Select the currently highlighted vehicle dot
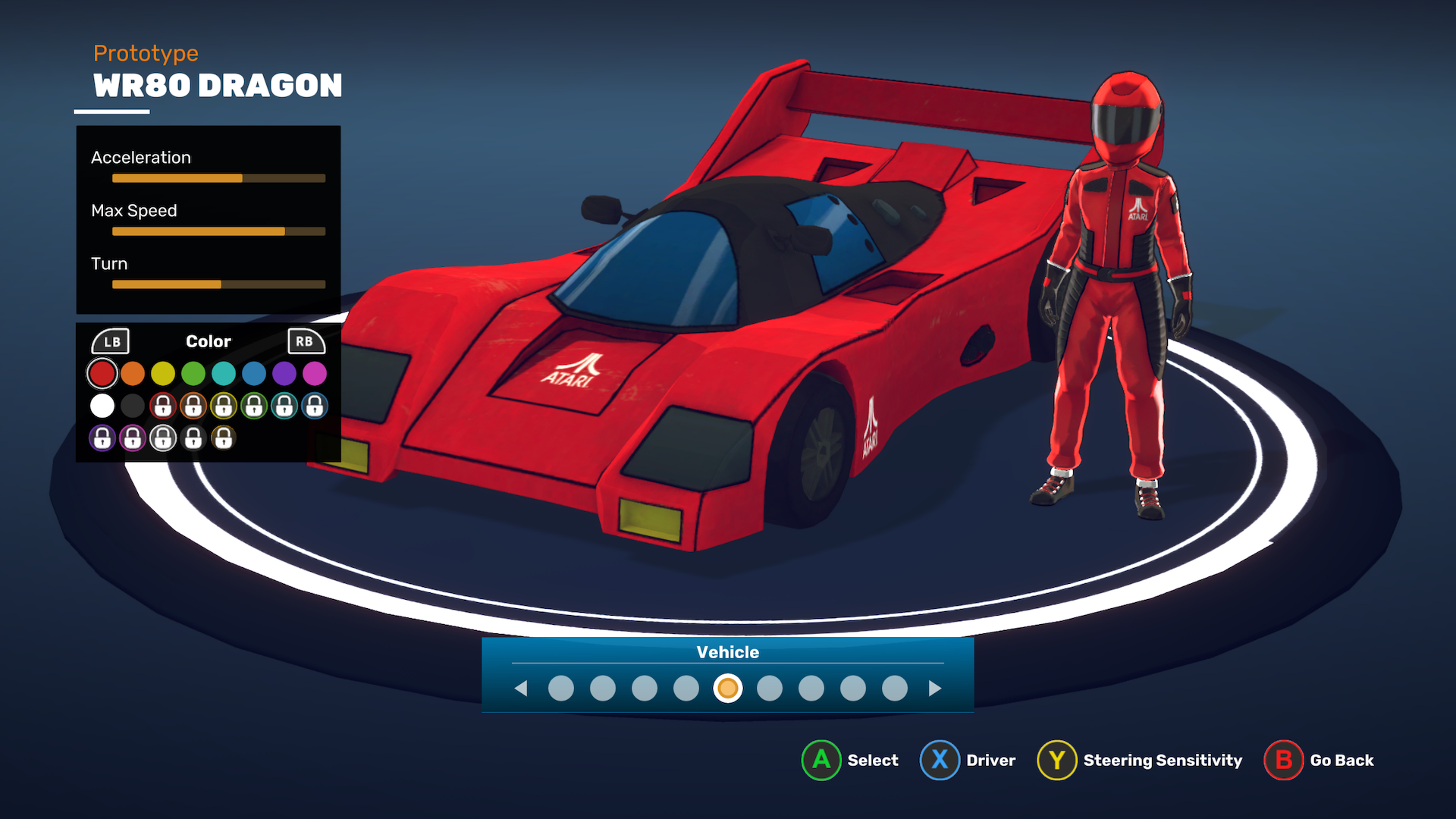The width and height of the screenshot is (1456, 819). tap(728, 689)
